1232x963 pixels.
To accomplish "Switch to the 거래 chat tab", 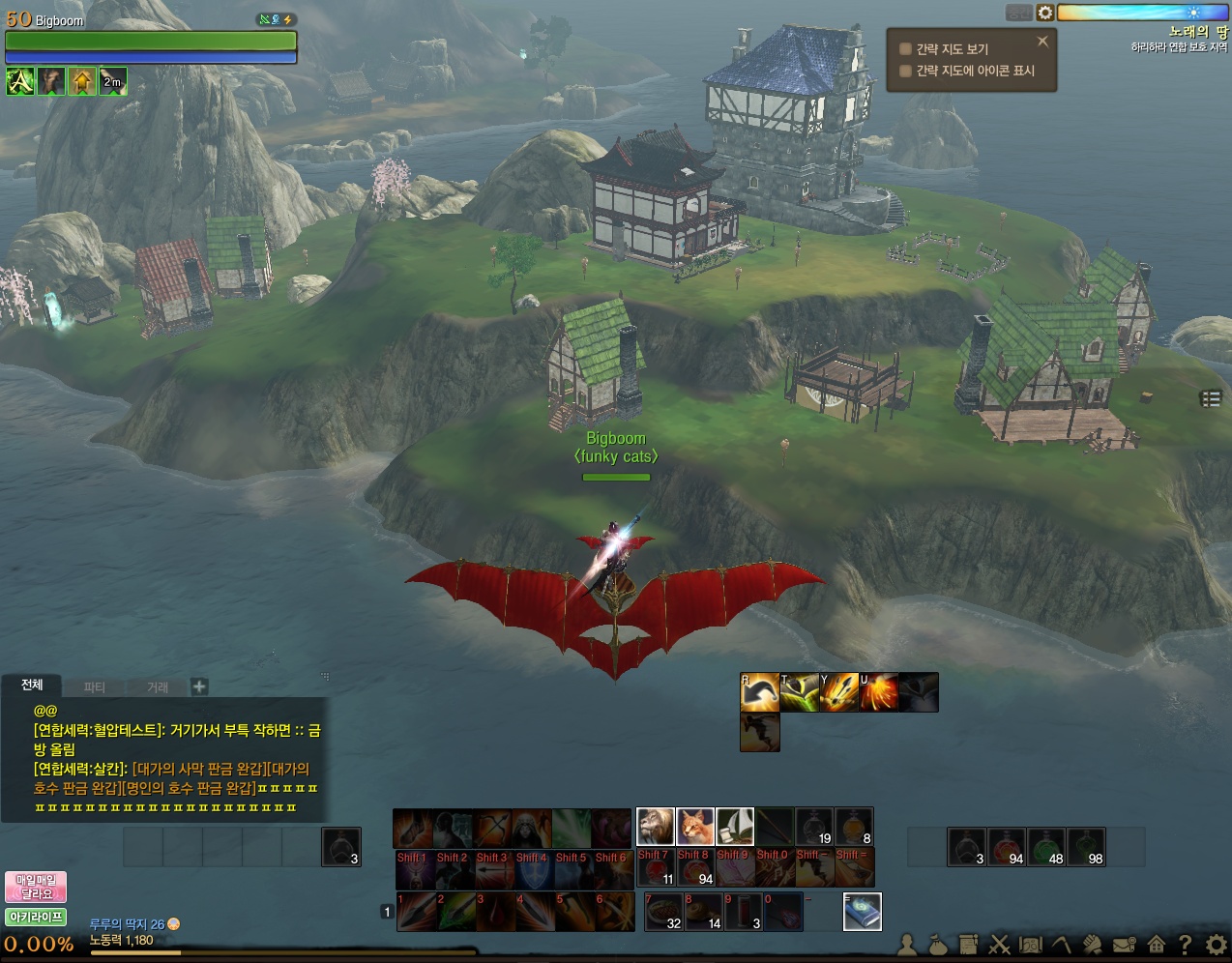I will (158, 687).
